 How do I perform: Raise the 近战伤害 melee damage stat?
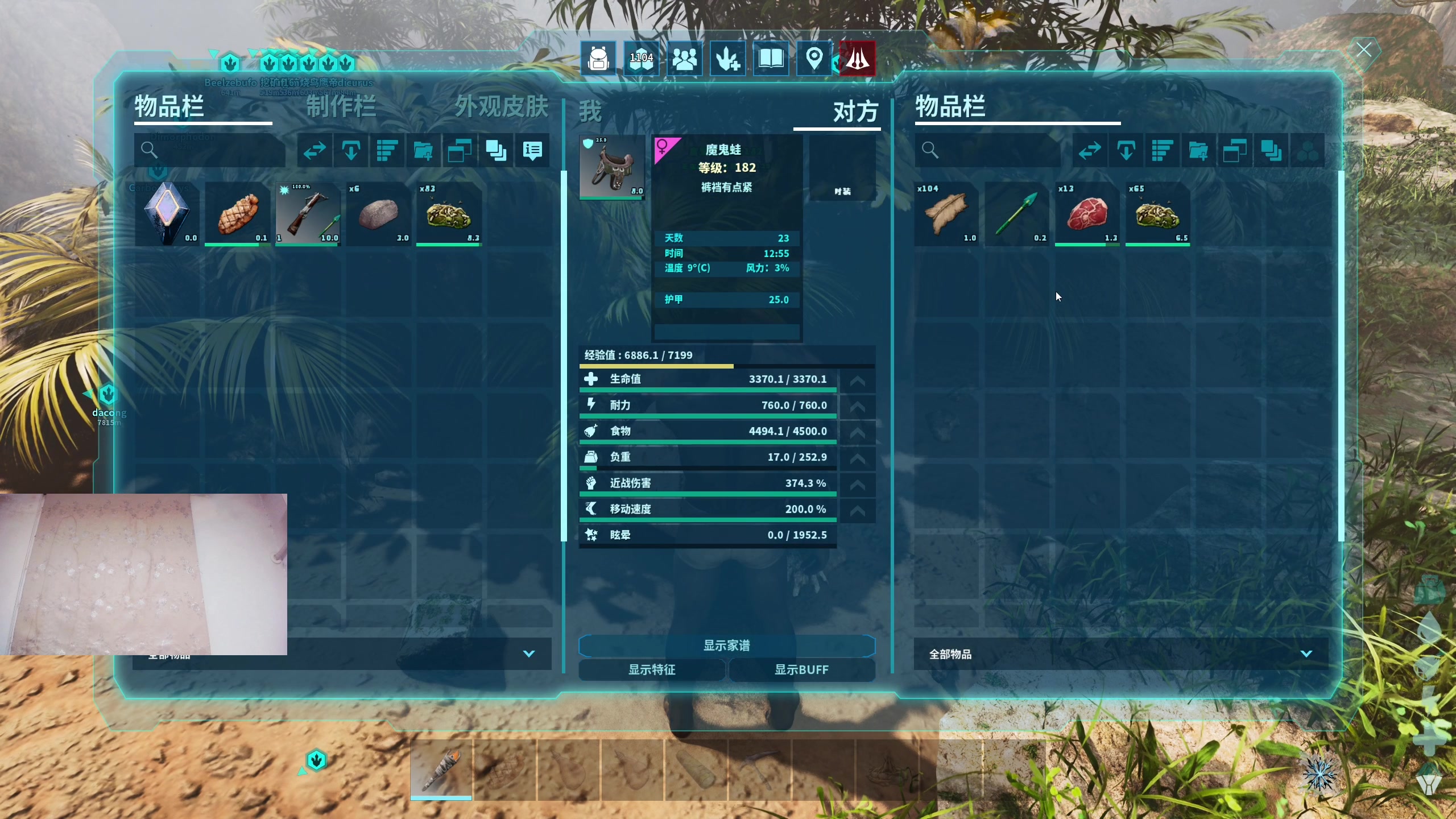coord(857,484)
